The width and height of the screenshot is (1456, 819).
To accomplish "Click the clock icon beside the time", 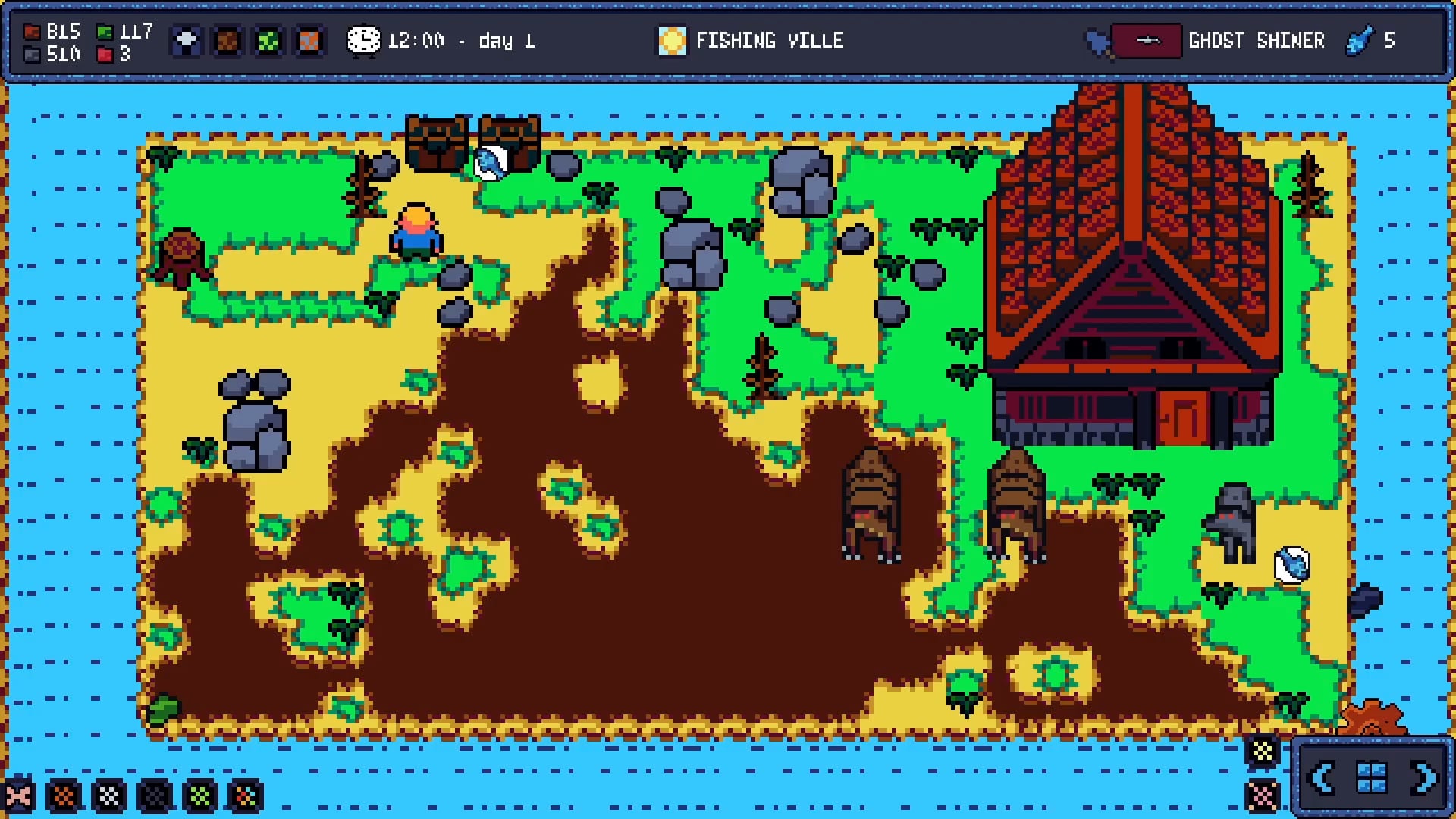I will coord(363,40).
